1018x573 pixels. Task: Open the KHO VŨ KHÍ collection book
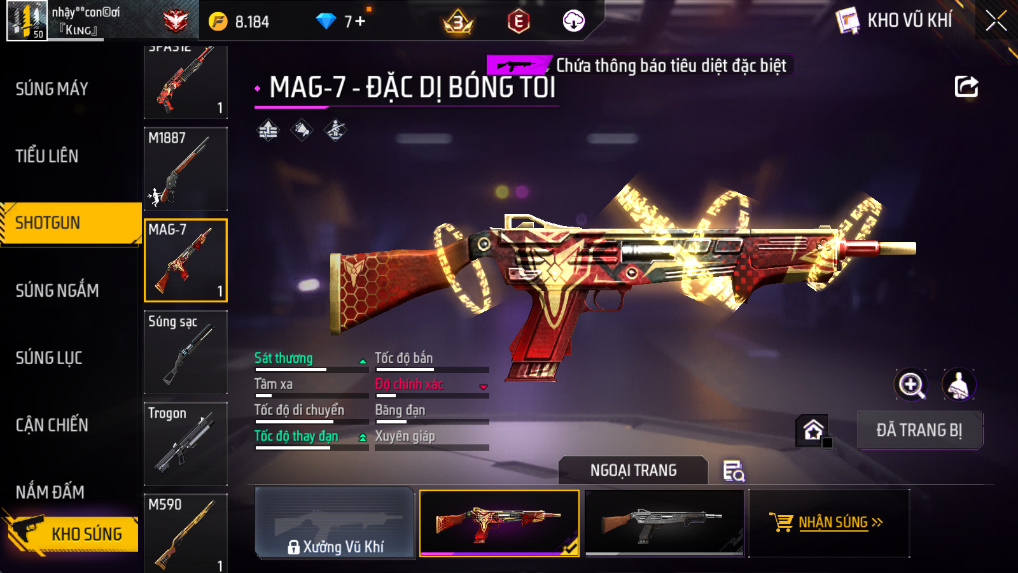click(894, 20)
